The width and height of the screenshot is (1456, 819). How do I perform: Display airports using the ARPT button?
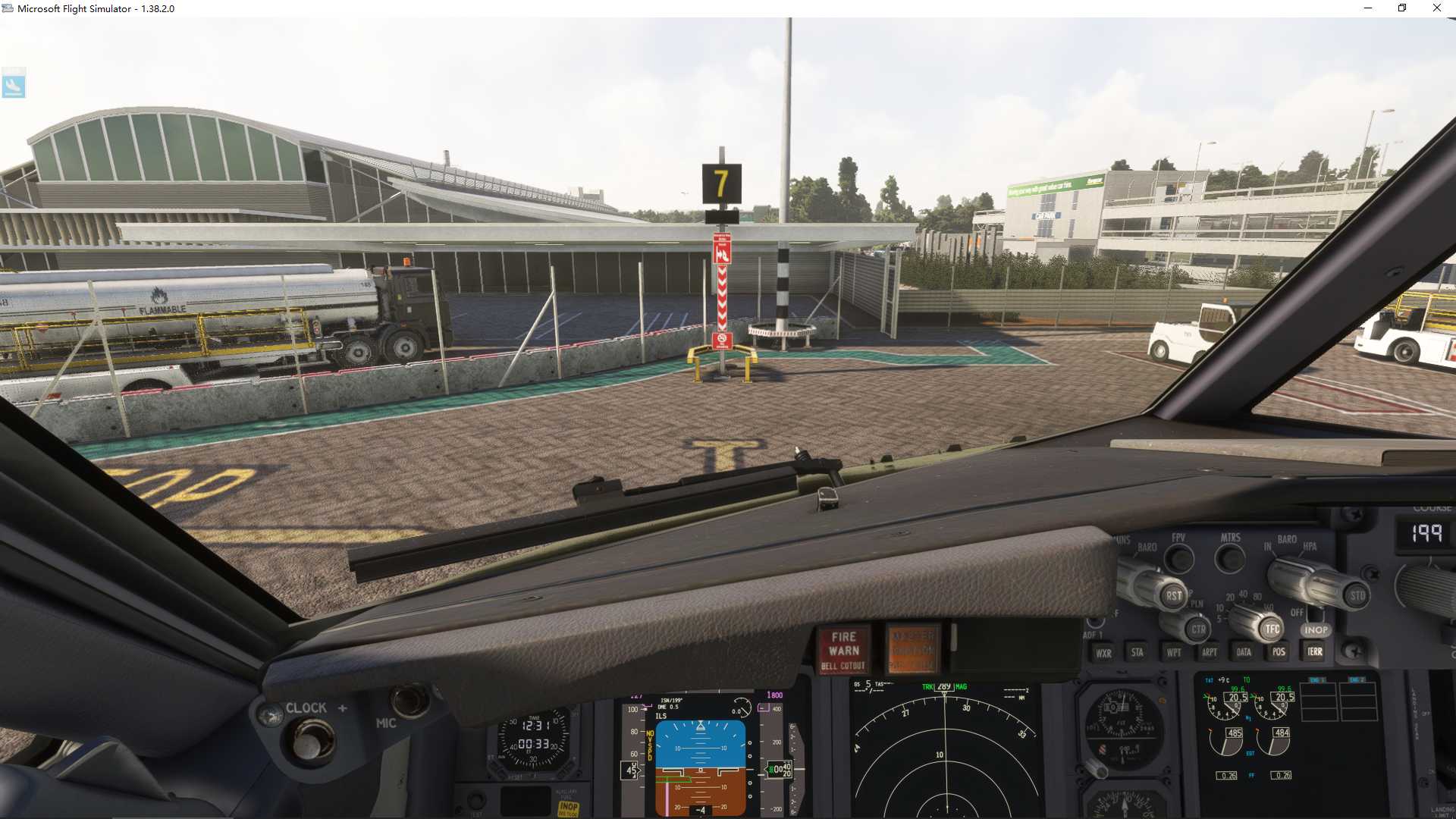pos(1210,652)
